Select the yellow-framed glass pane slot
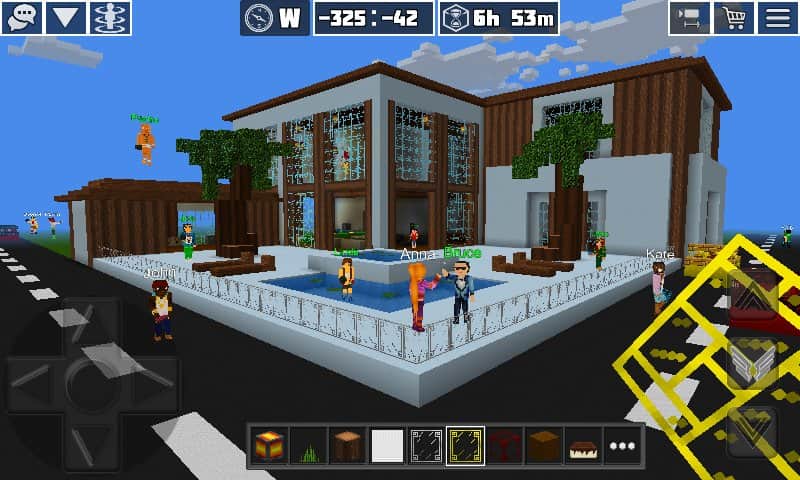This screenshot has height=480, width=800. tap(464, 446)
